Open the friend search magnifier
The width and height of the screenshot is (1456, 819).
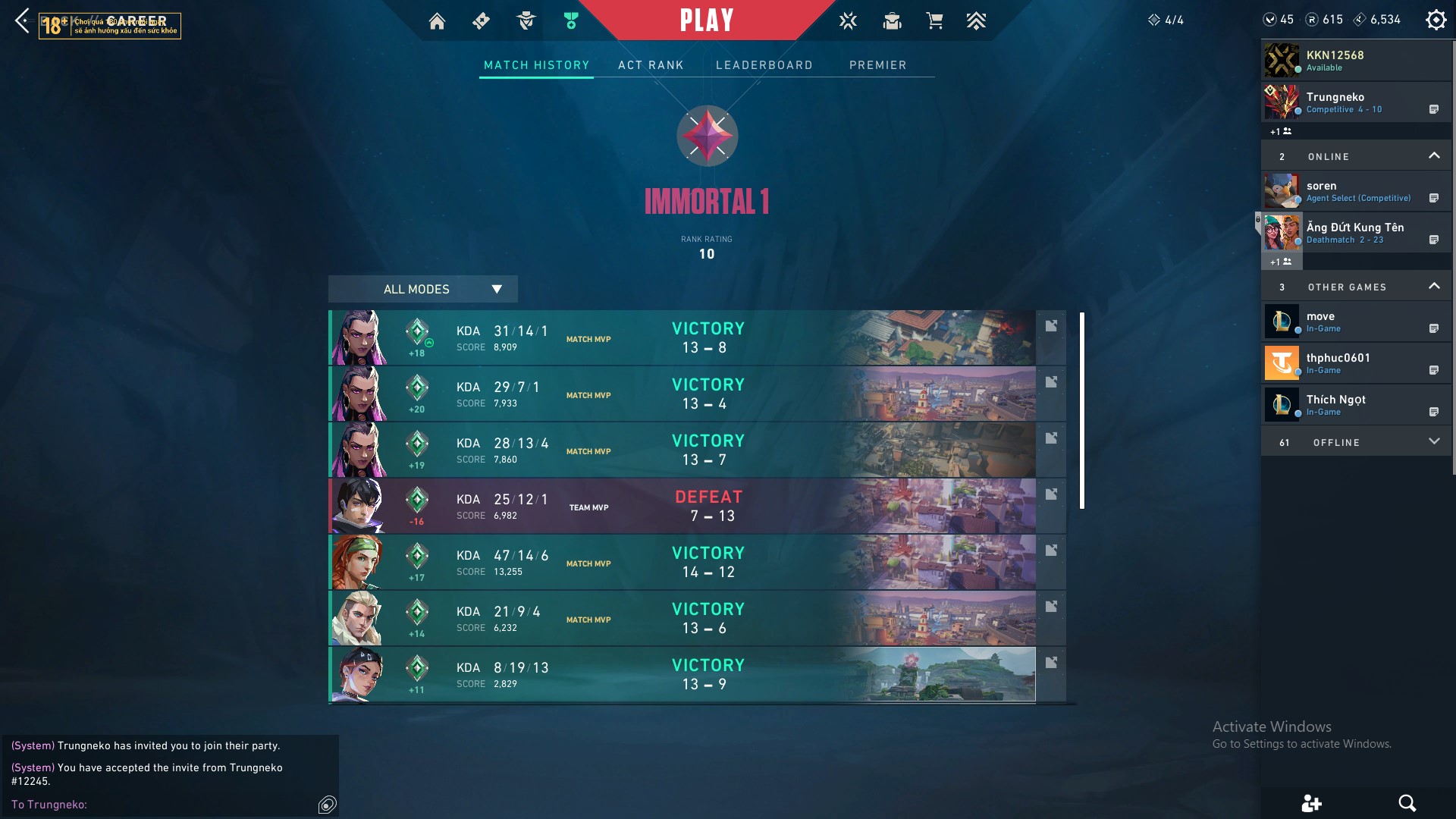point(1407,803)
